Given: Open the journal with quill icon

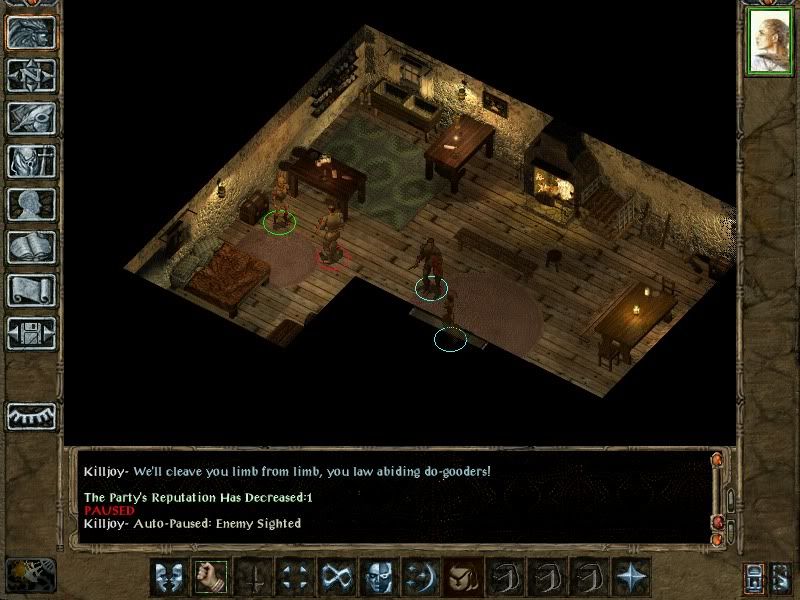Looking at the screenshot, I should pos(31,118).
